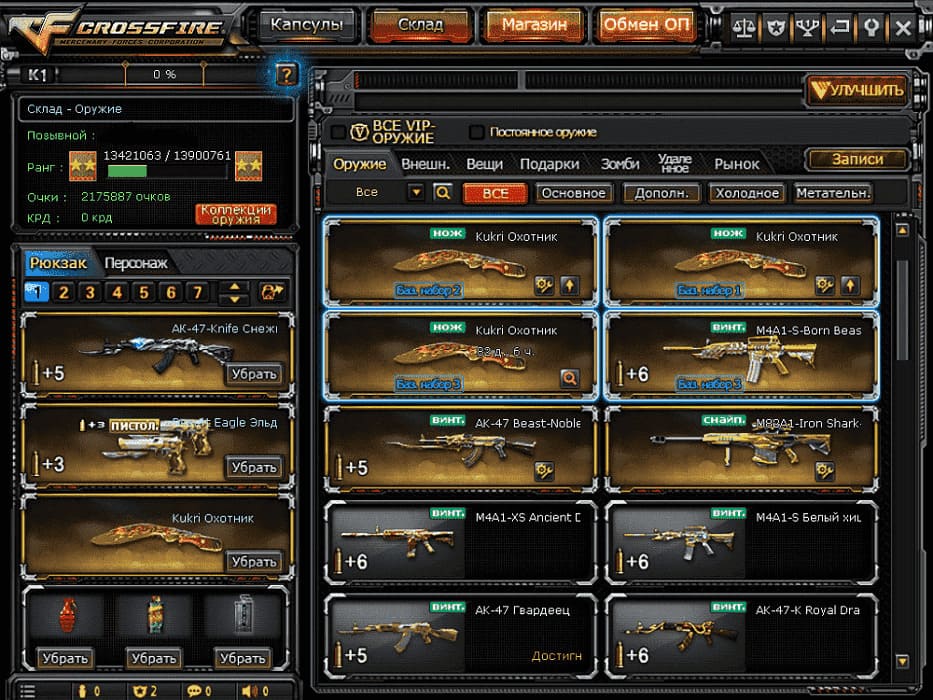Switch to the Персонаж tab
933x700 pixels.
click(136, 263)
